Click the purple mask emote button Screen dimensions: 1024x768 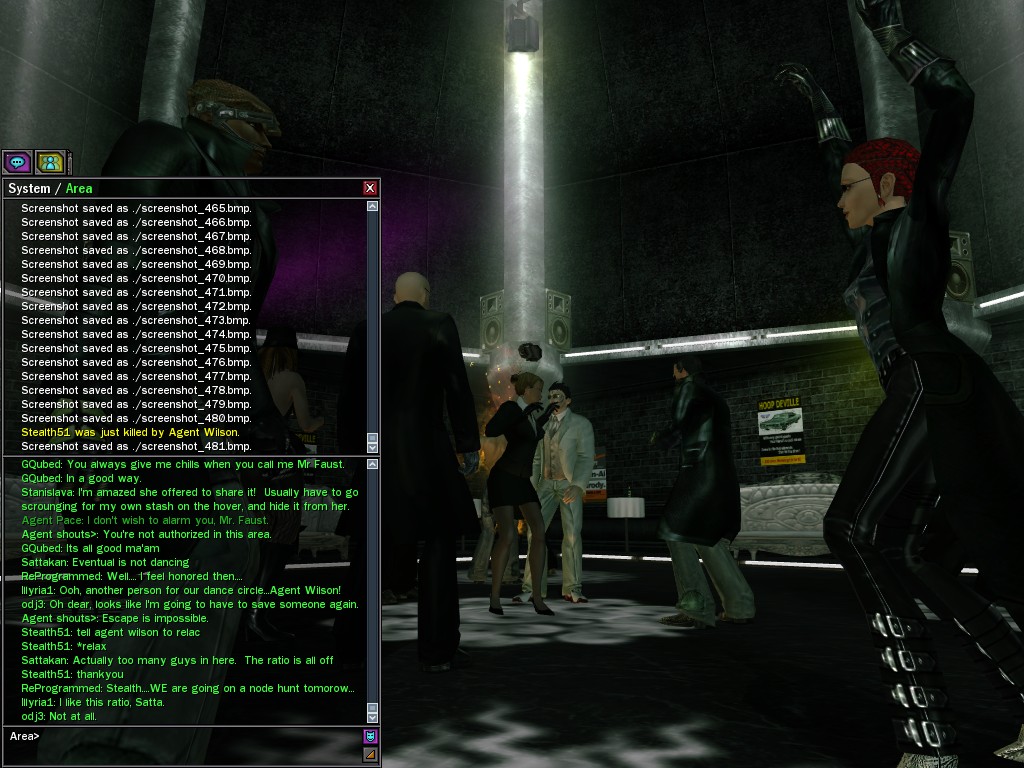click(x=370, y=737)
